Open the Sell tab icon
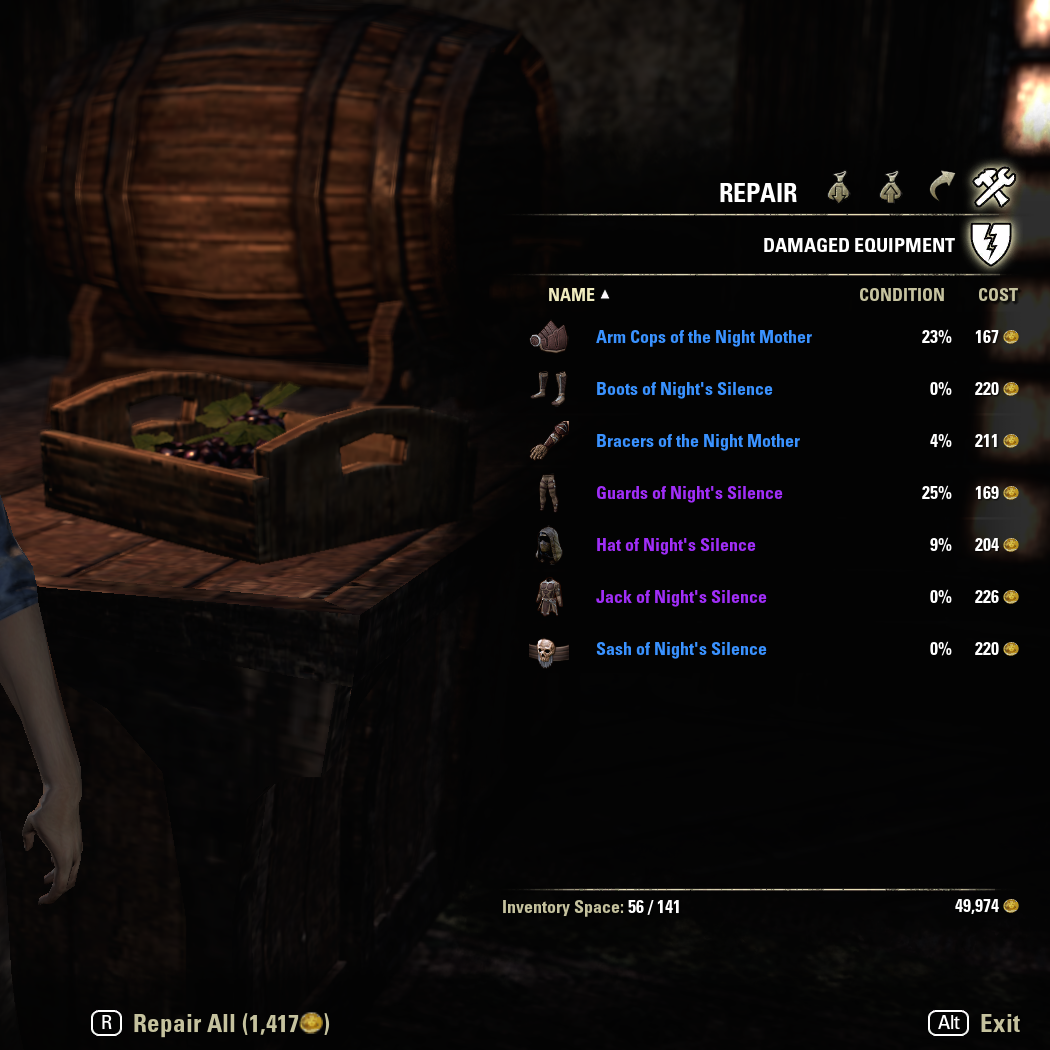The image size is (1050, 1050). (890, 188)
